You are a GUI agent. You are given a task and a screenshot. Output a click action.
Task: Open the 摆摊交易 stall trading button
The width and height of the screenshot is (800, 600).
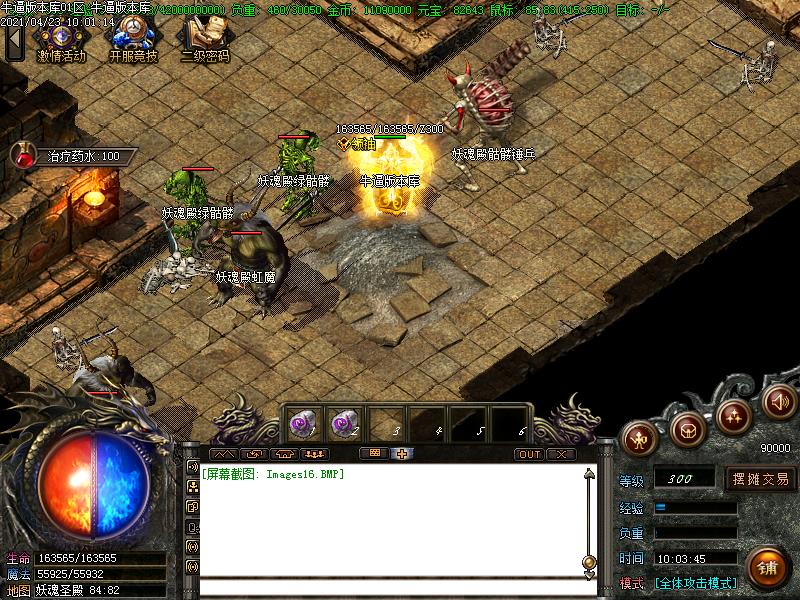point(760,479)
